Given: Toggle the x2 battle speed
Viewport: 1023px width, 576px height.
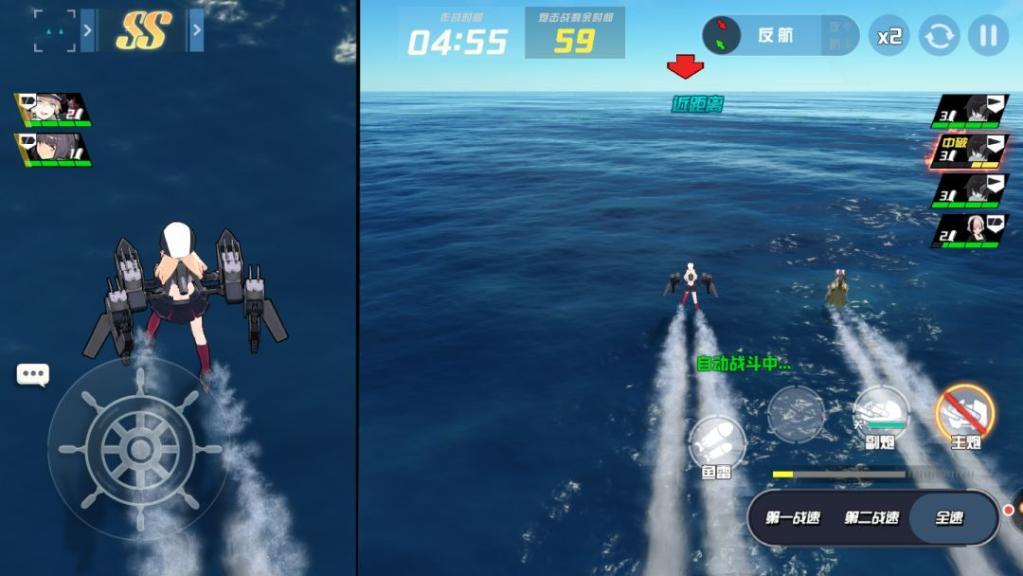Looking at the screenshot, I should pos(889,36).
